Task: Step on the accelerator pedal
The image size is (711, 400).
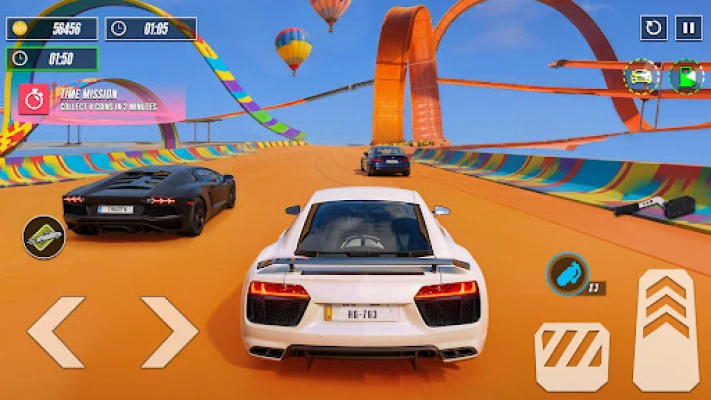Action: 666,330
